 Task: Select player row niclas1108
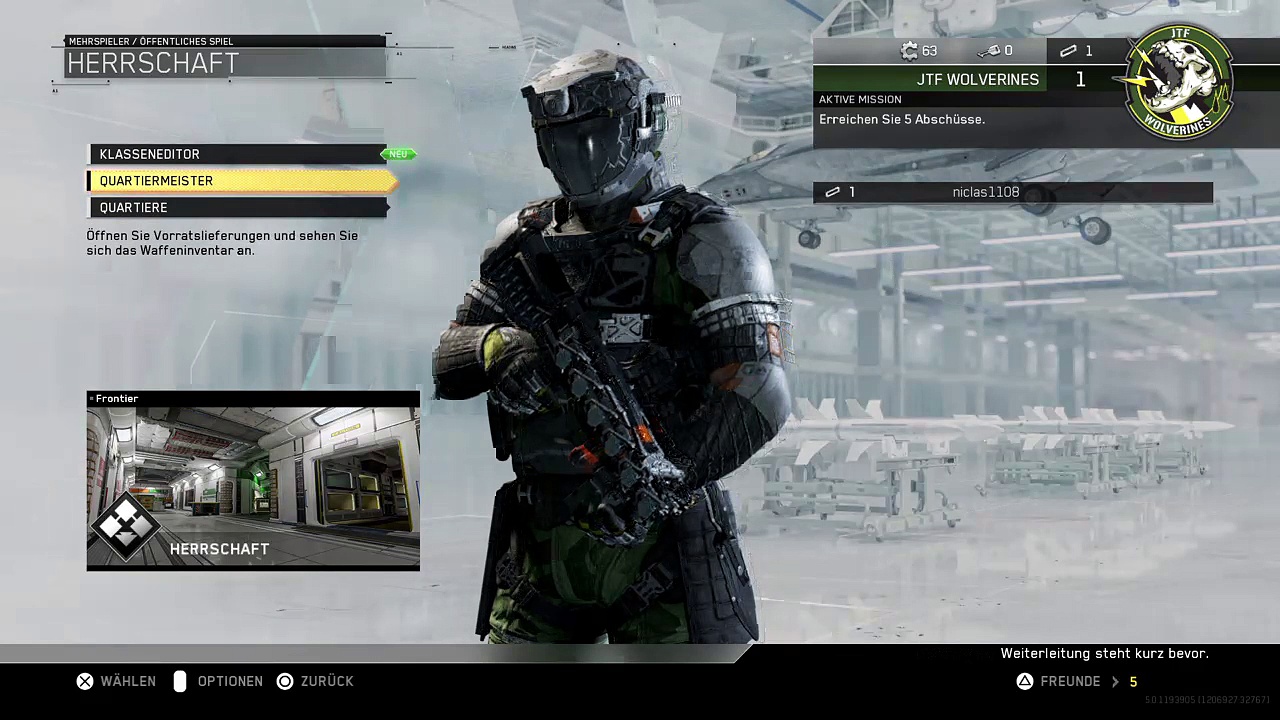point(1012,192)
